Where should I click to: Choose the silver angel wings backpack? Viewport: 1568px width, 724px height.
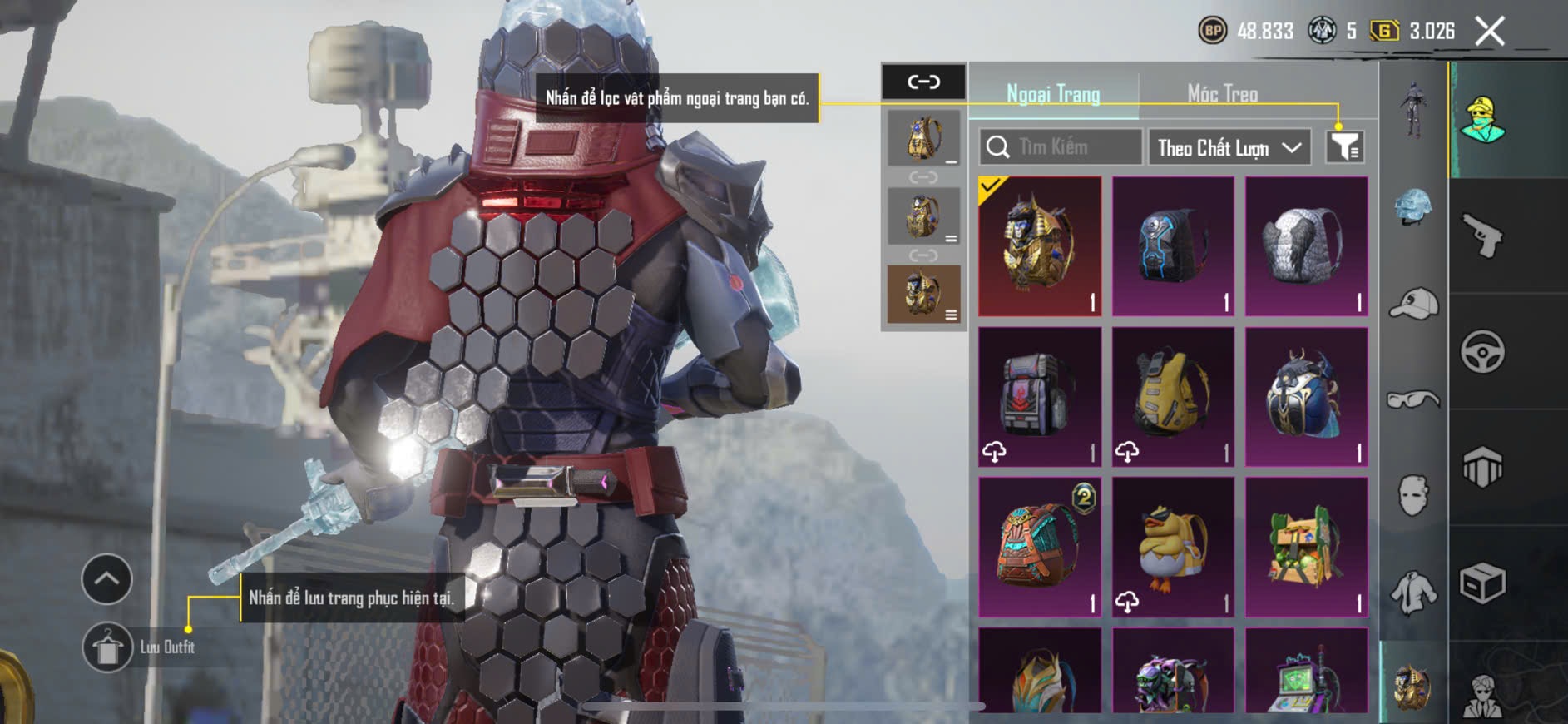pos(1306,246)
